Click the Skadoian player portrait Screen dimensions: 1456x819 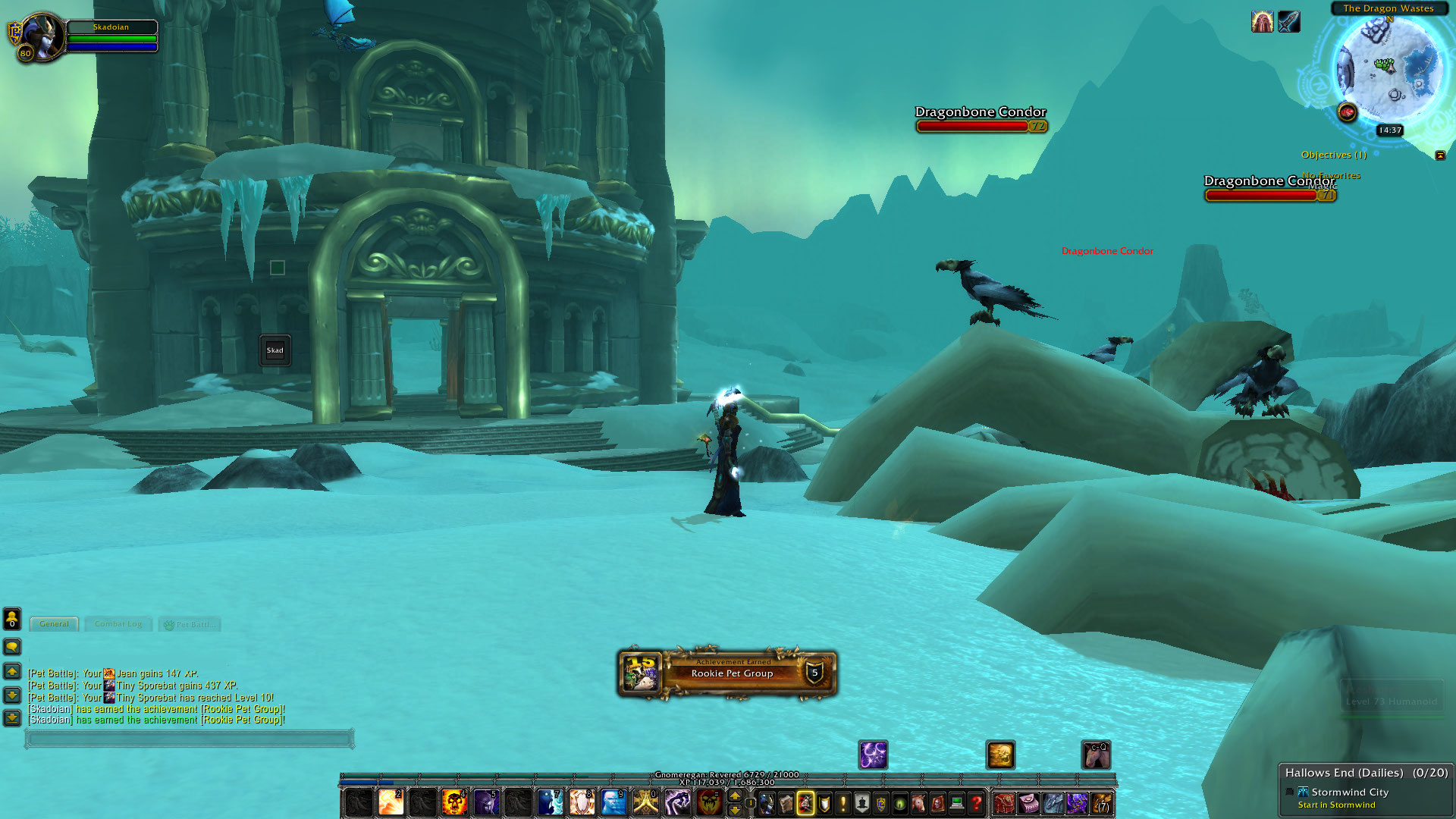(x=40, y=36)
